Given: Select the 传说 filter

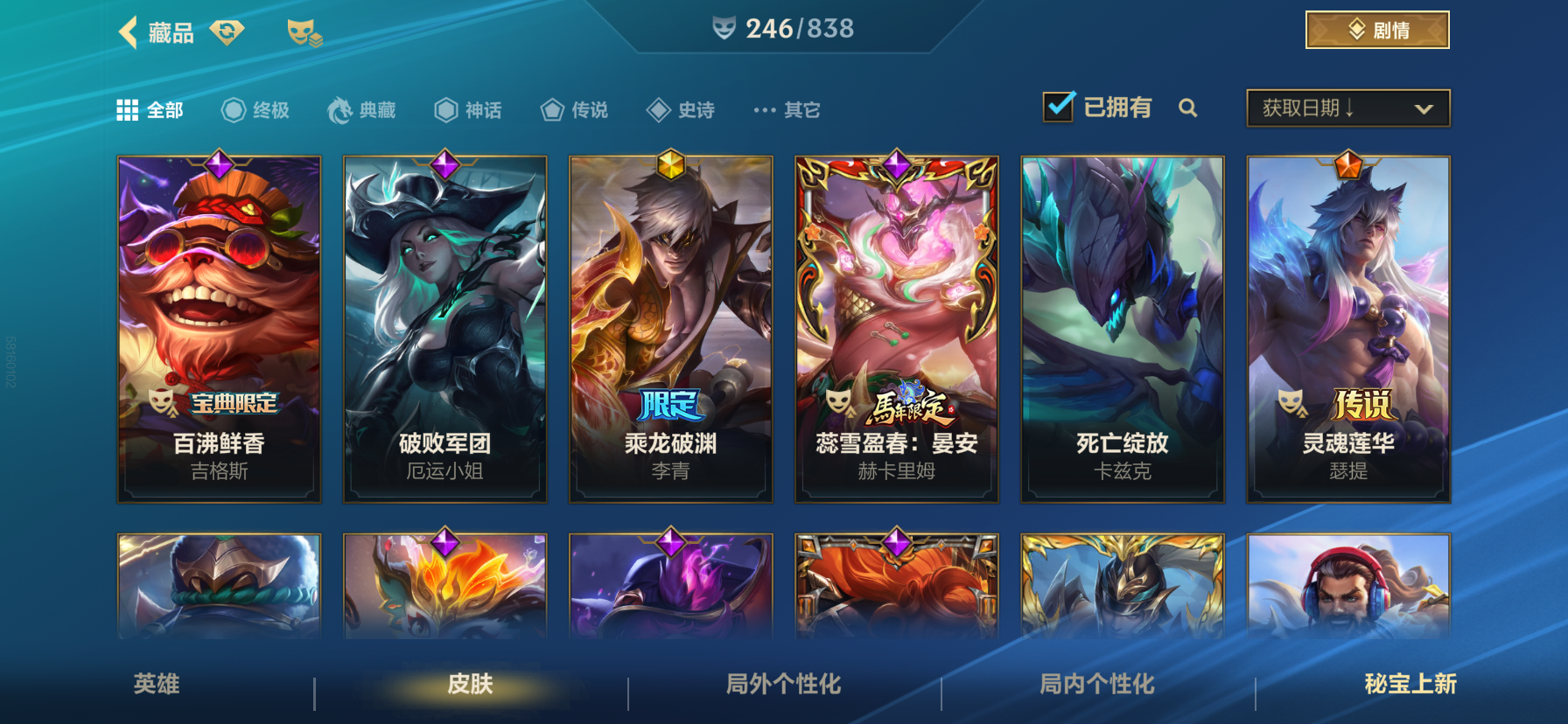Looking at the screenshot, I should pyautogui.click(x=573, y=109).
